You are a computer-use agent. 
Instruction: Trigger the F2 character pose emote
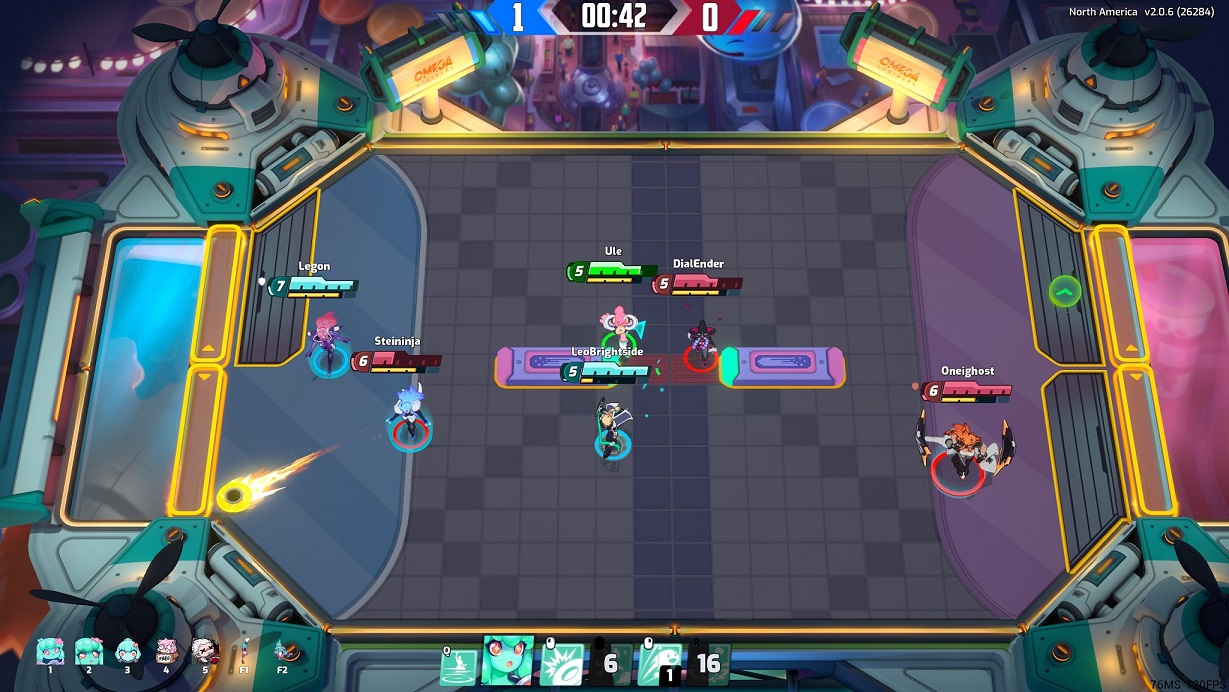click(x=282, y=651)
